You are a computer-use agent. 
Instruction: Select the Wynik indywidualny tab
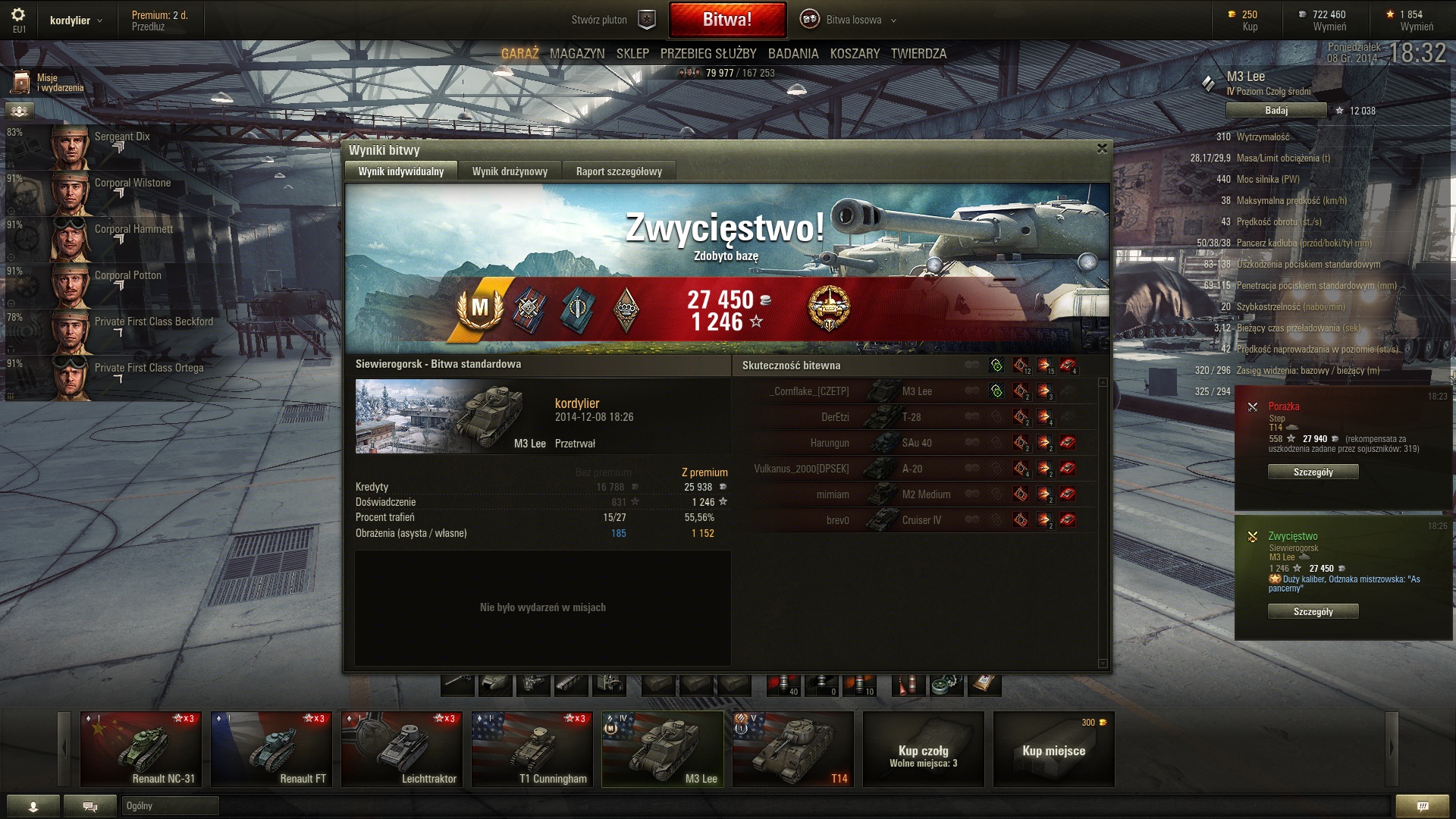401,171
